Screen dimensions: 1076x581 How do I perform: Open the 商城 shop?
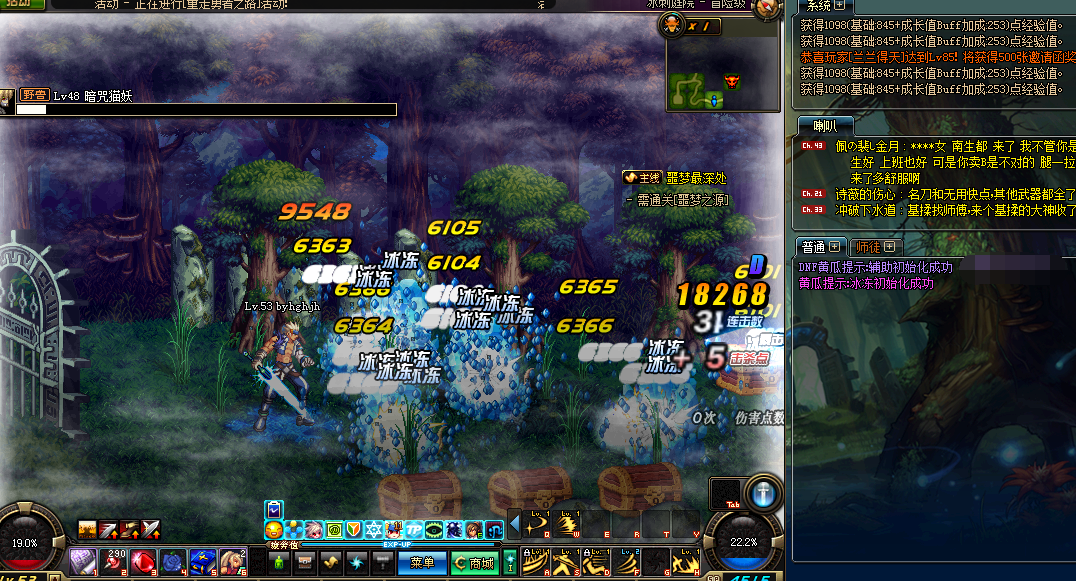coord(474,563)
